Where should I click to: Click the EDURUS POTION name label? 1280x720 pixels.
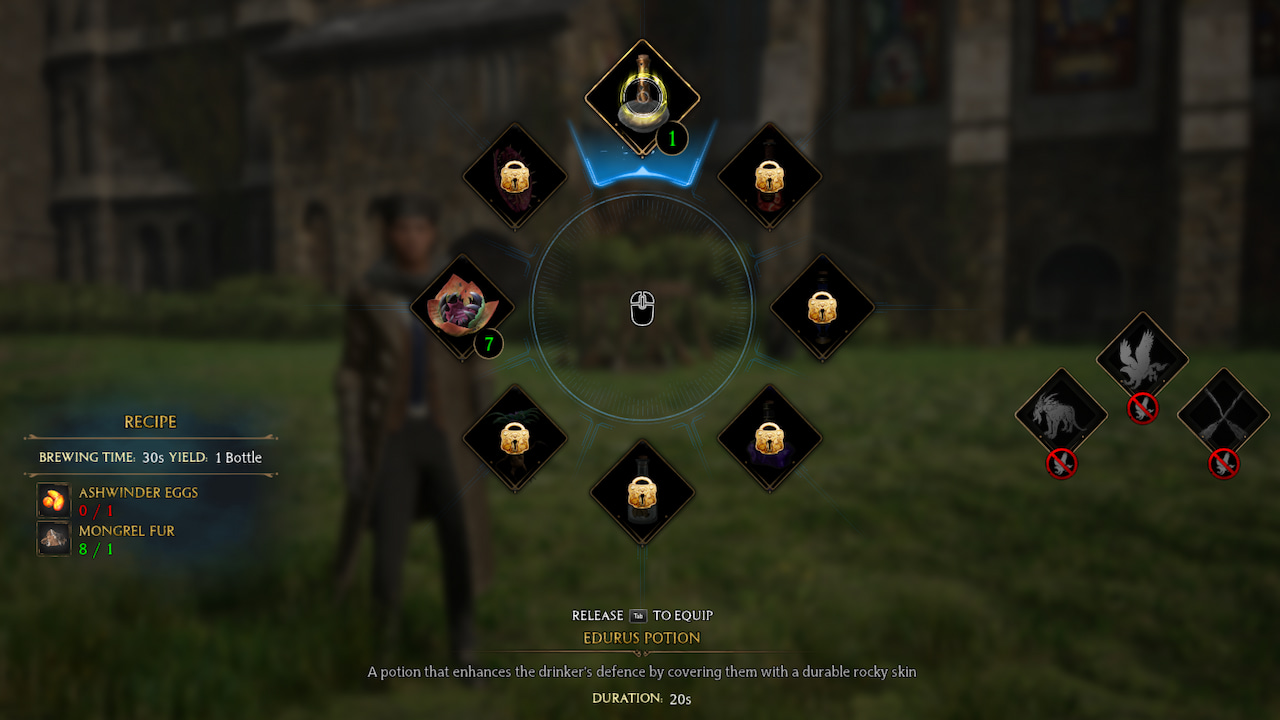[x=641, y=638]
